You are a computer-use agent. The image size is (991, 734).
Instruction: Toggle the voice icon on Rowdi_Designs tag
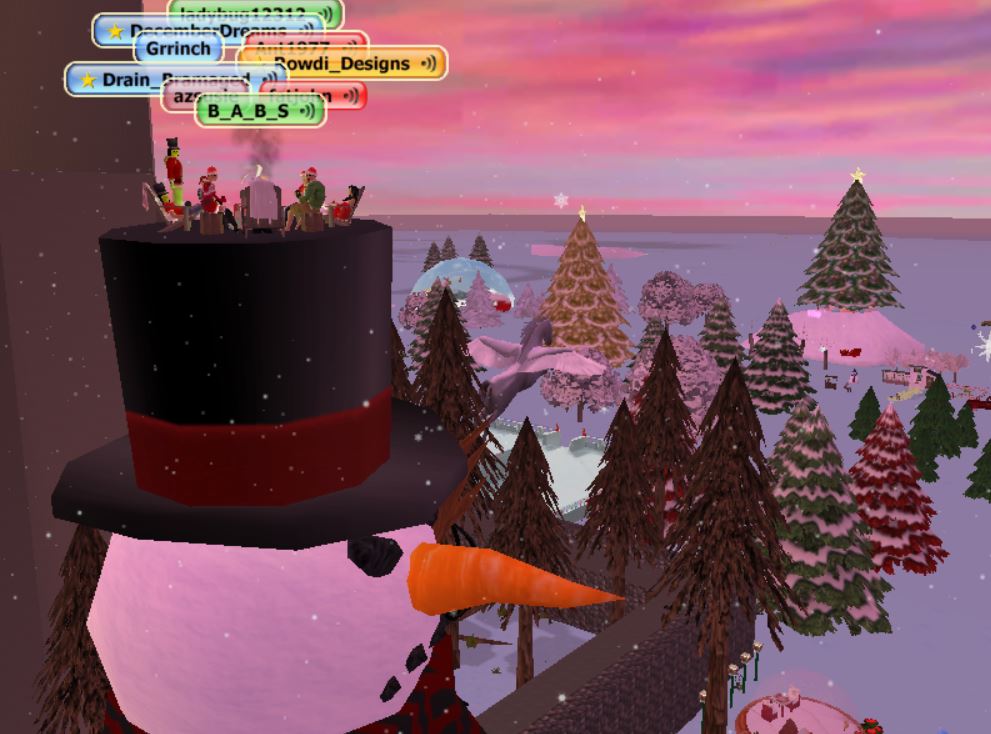429,64
